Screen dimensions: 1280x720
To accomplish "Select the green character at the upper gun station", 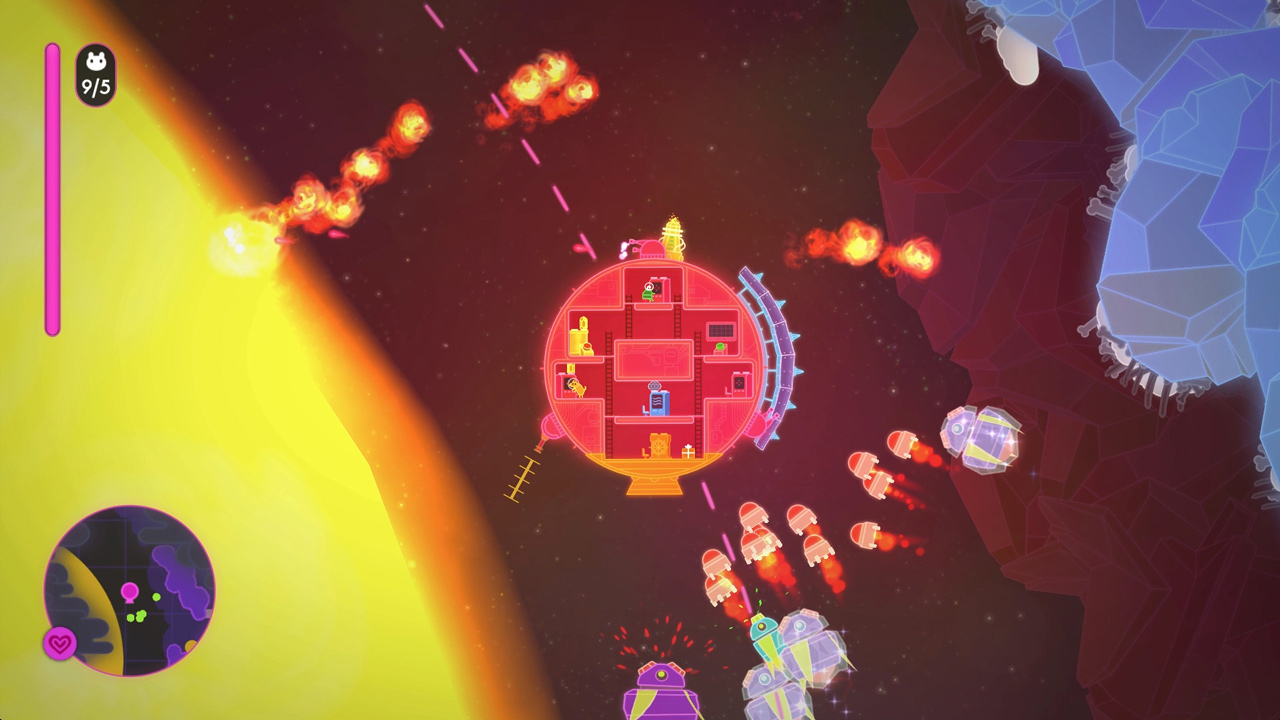I will pyautogui.click(x=647, y=293).
